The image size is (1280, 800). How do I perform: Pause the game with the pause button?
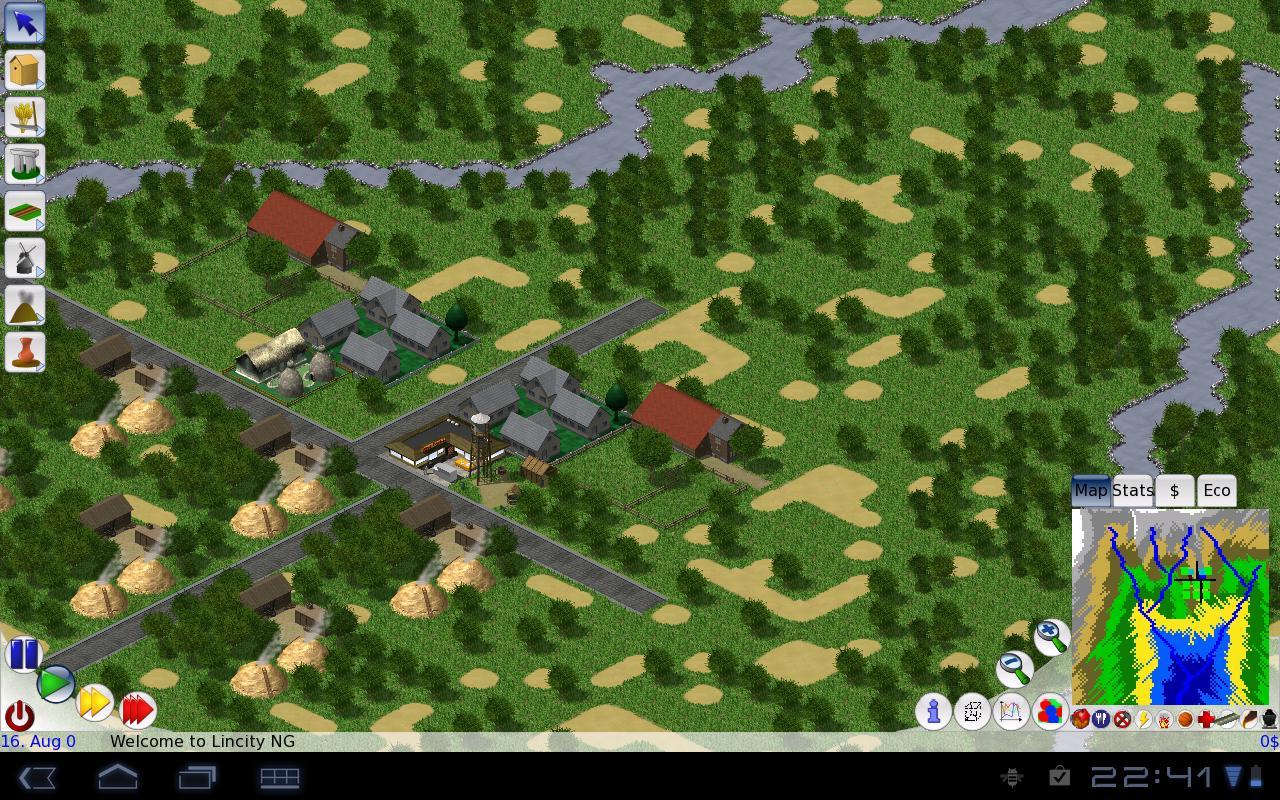24,654
